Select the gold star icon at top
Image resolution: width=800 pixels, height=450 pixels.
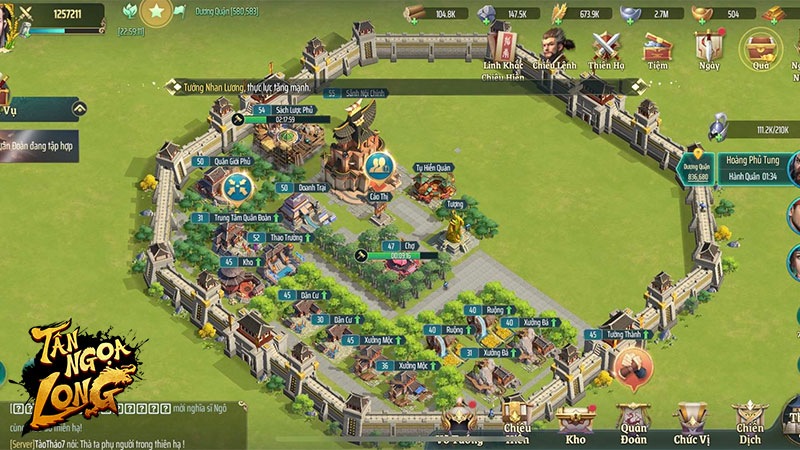[156, 13]
